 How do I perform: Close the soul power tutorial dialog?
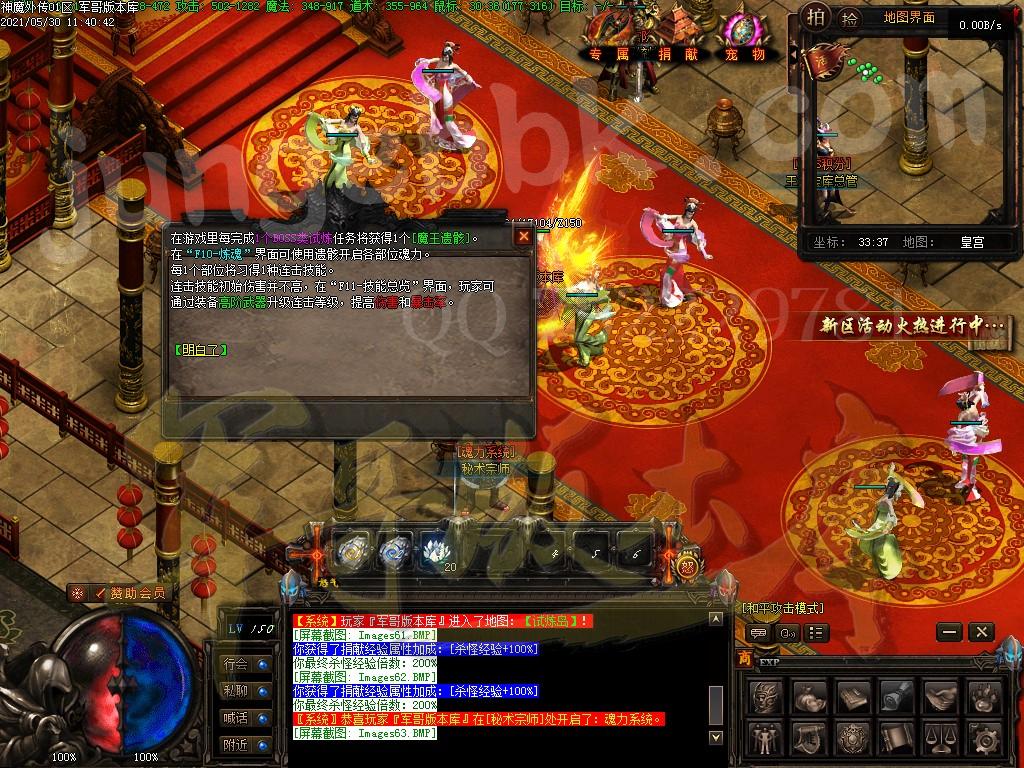[523, 236]
